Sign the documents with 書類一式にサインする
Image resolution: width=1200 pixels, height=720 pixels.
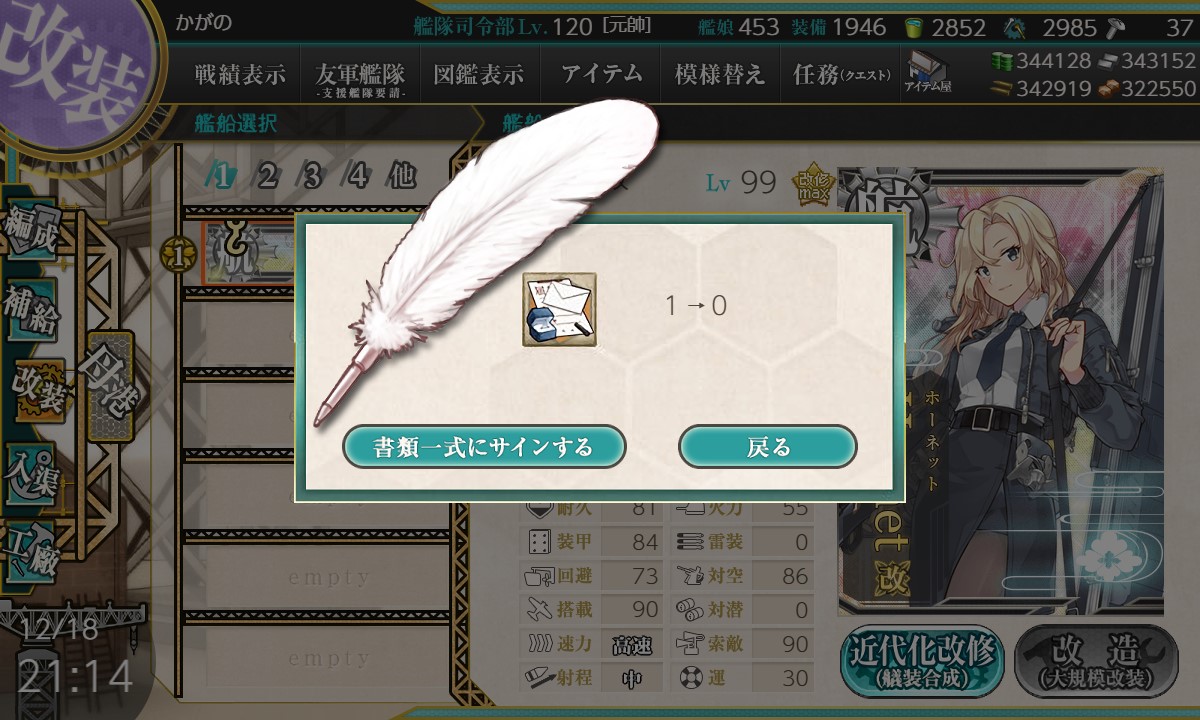point(484,446)
